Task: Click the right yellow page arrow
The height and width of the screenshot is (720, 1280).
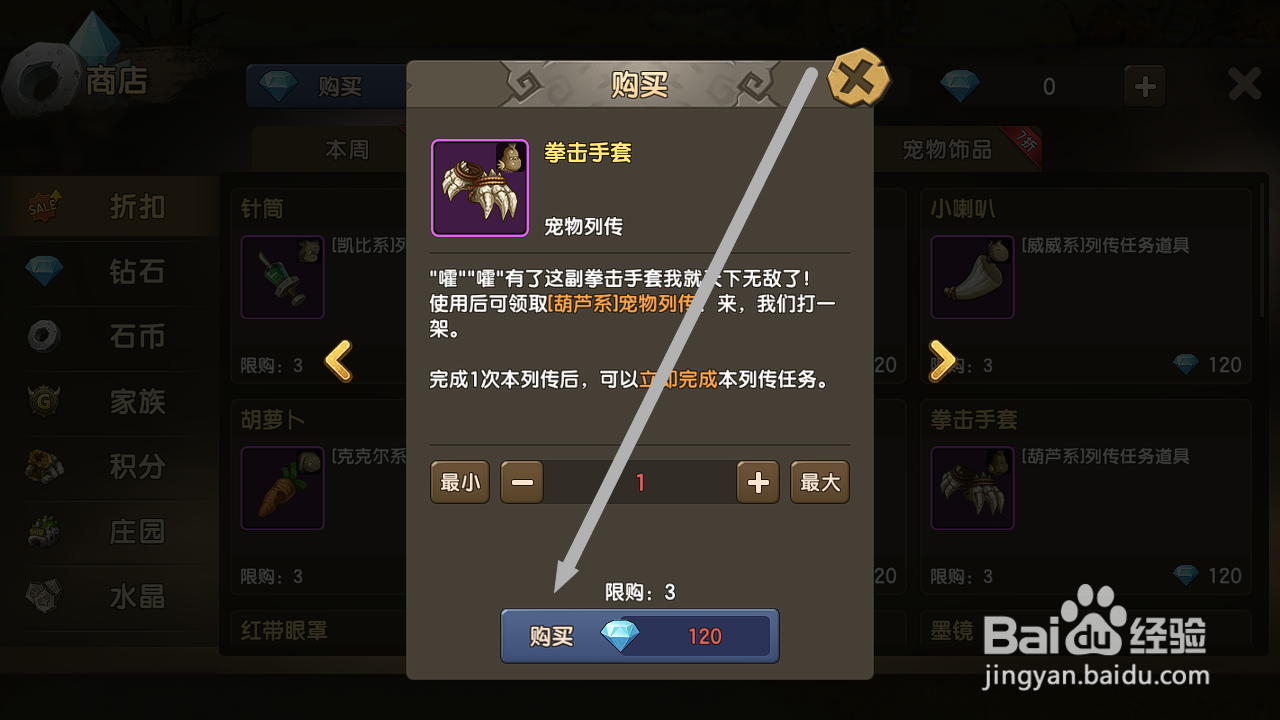Action: click(940, 362)
